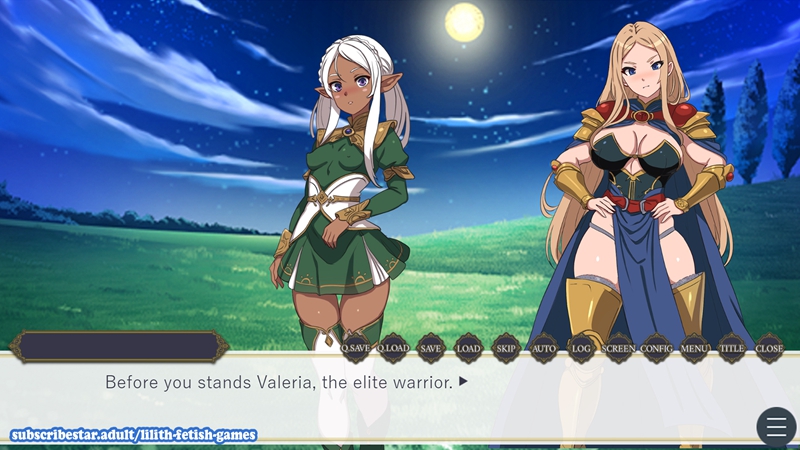Click the subscribestar.adult link text
The image size is (800, 450).
134,435
